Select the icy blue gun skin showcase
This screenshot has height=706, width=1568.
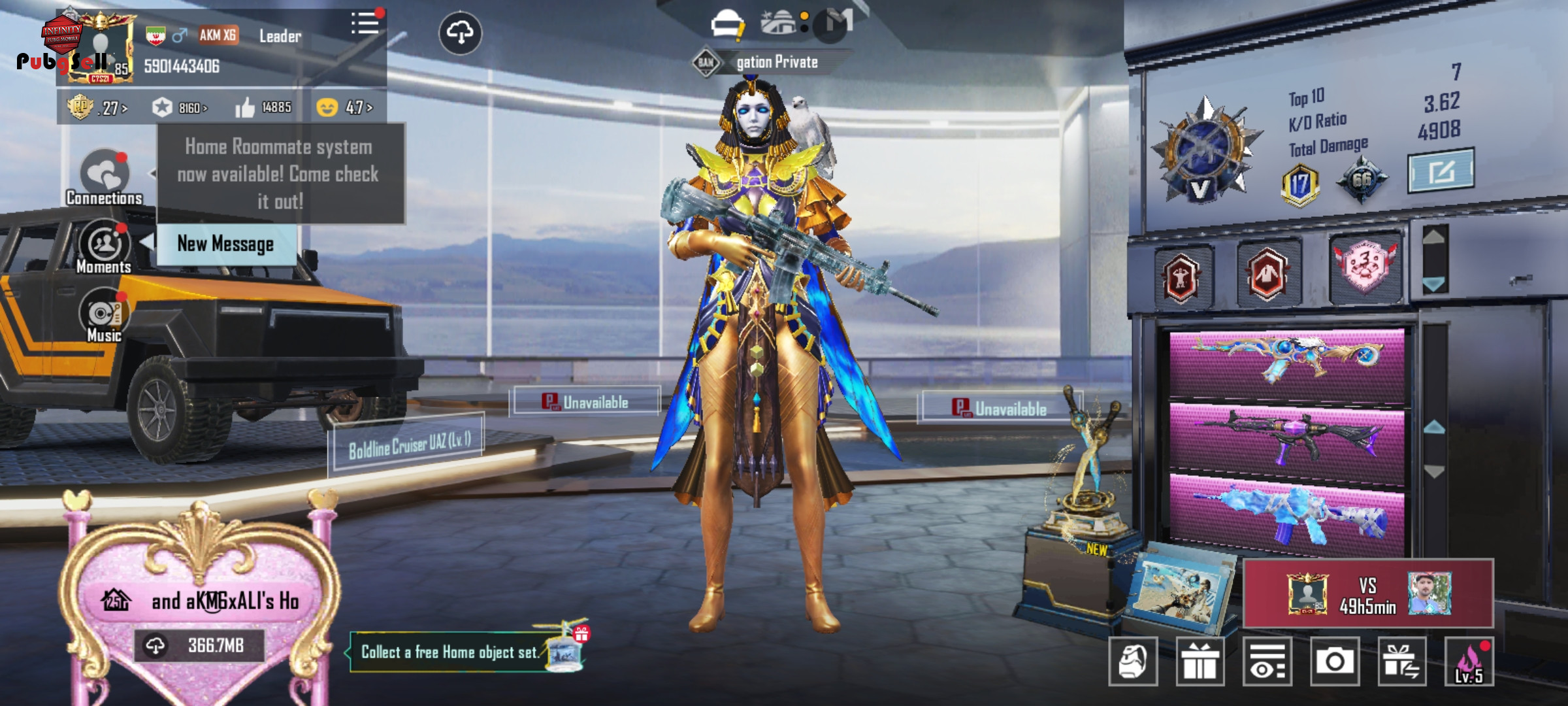pyautogui.click(x=1286, y=514)
